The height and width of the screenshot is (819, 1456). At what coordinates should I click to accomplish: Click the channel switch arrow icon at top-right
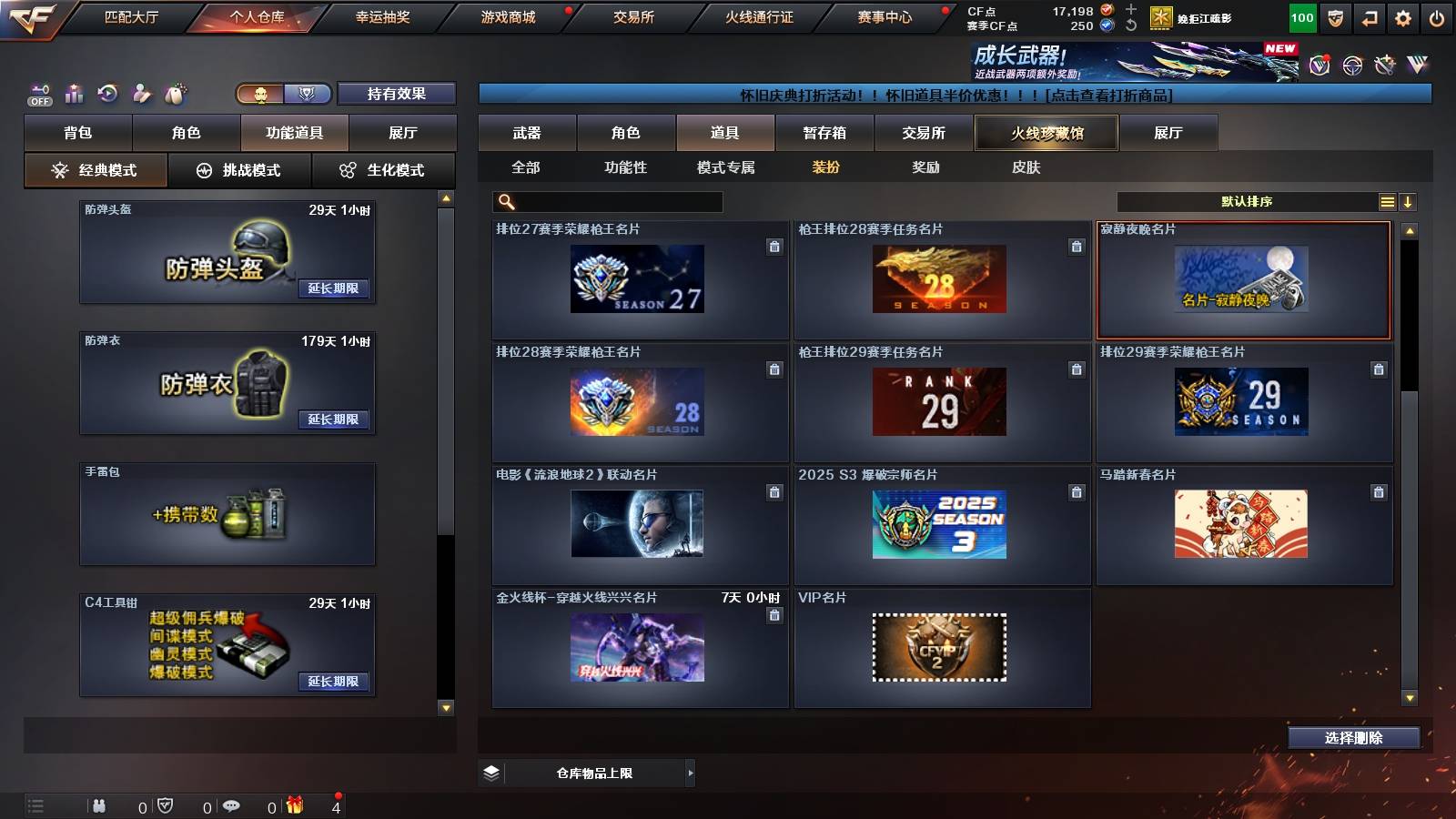click(1370, 18)
